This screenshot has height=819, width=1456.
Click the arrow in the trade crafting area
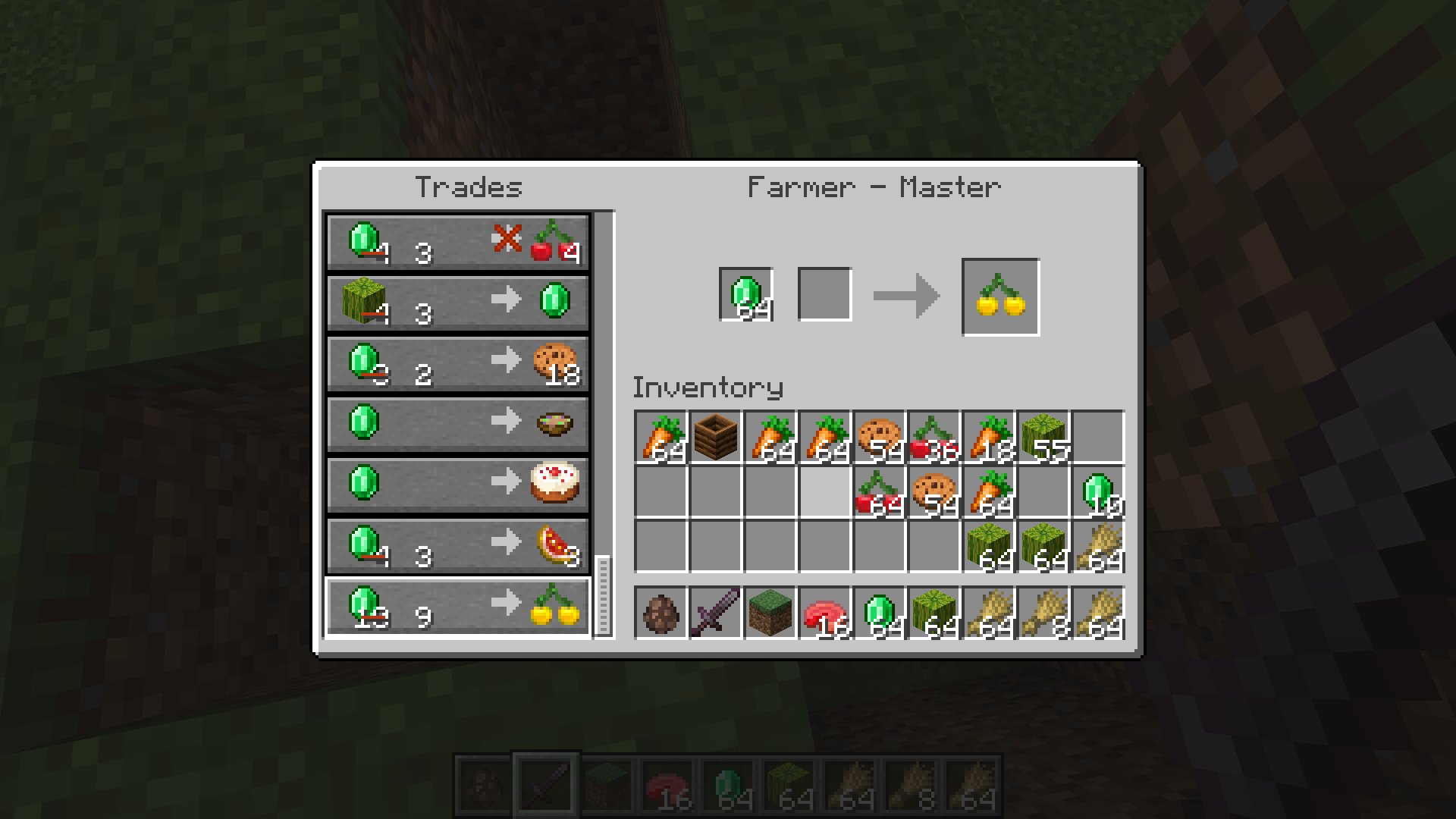tap(906, 295)
